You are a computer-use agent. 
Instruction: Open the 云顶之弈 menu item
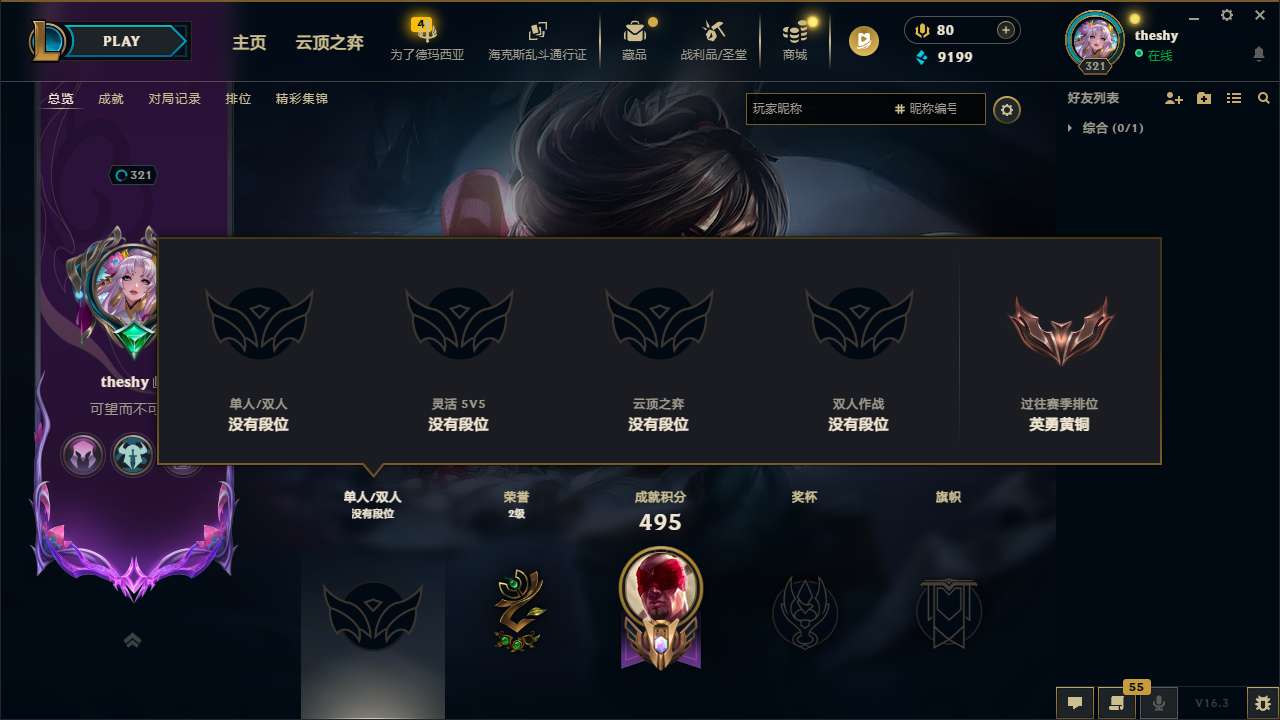point(329,43)
